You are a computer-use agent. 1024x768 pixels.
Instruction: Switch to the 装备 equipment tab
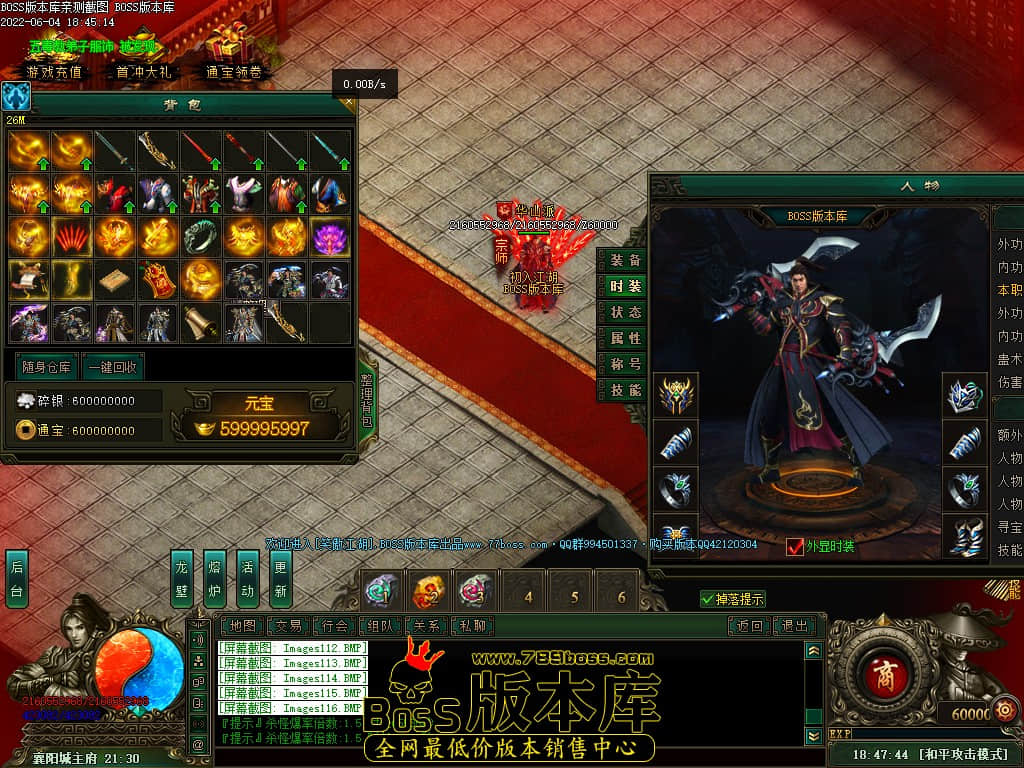tap(626, 260)
